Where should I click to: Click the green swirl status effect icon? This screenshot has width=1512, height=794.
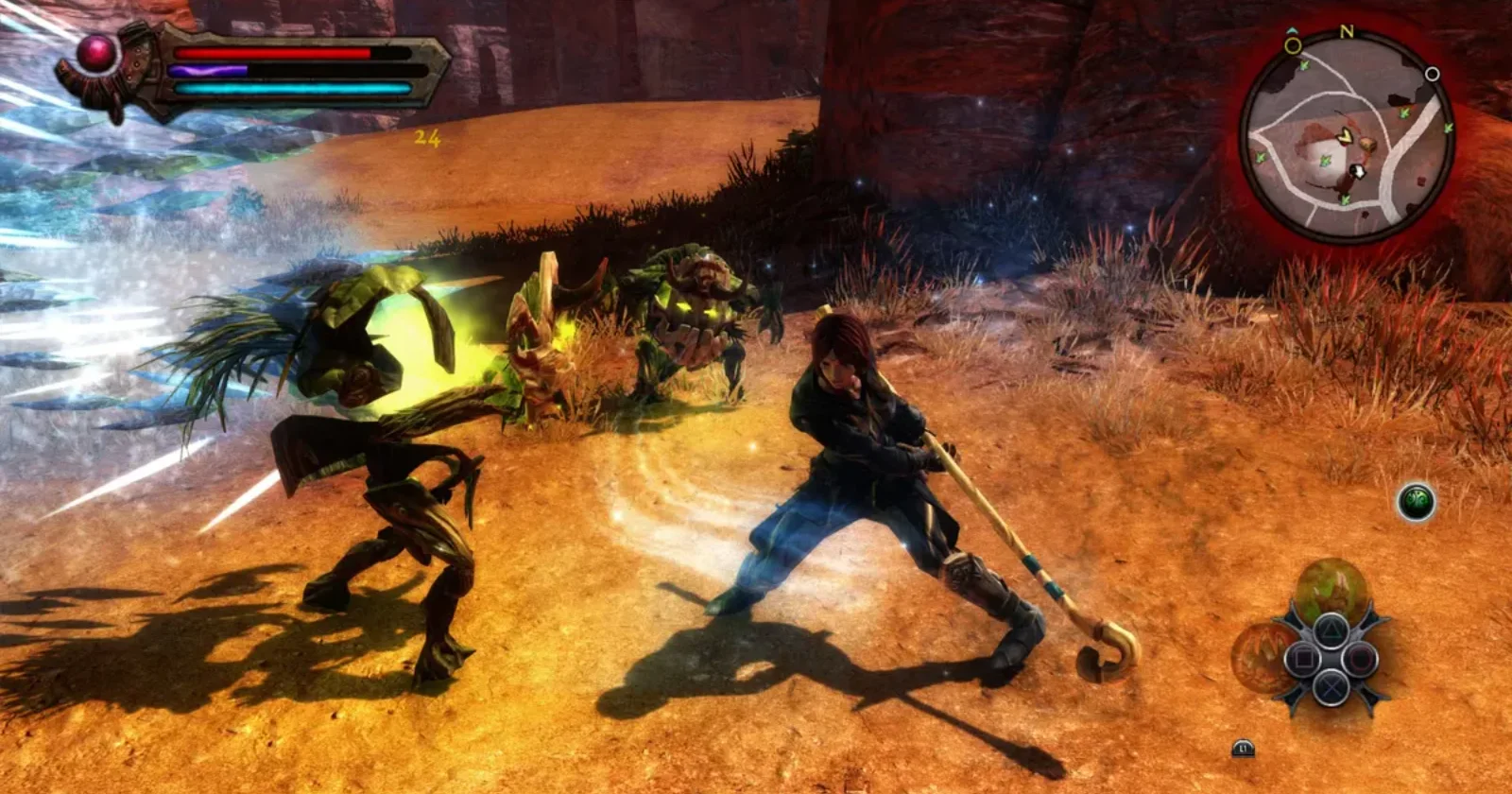[x=1417, y=501]
